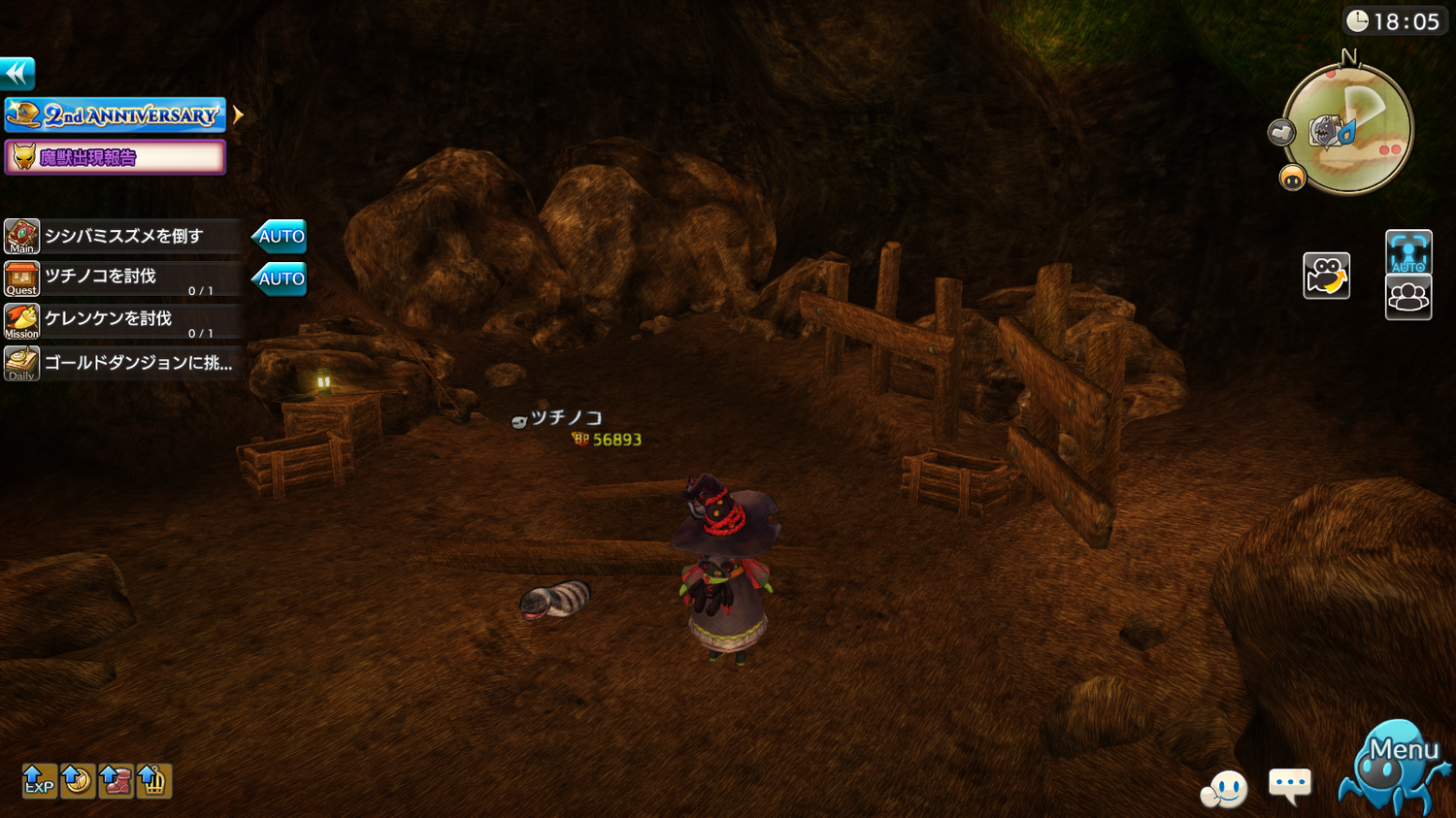This screenshot has width=1456, height=818.
Task: Select the main quest シシバミスズメを倒す
Action: 122,236
